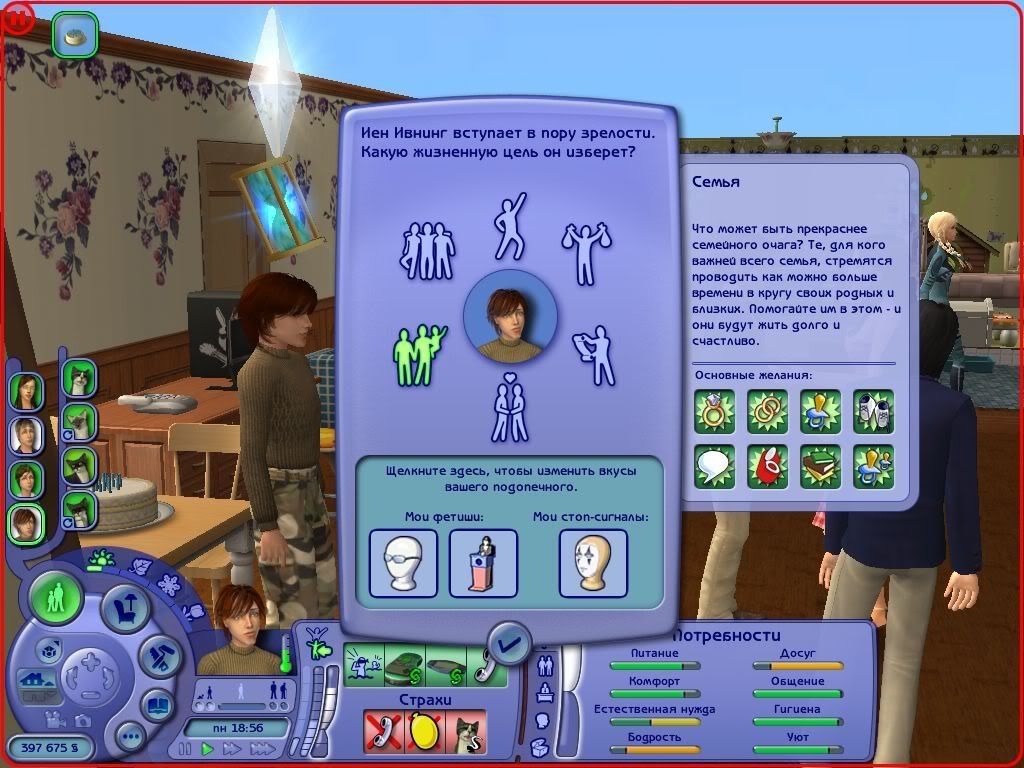The image size is (1024, 768).
Task: Open the options menu with three dots
Action: click(x=131, y=738)
